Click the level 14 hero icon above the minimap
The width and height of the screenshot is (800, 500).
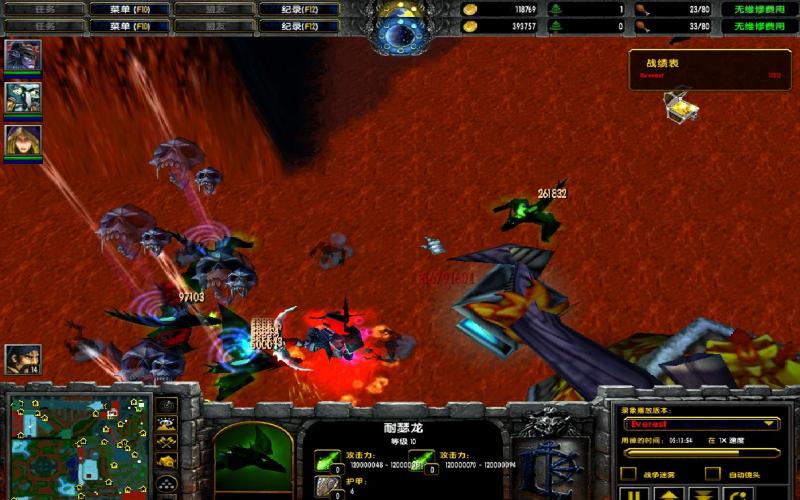pos(22,358)
